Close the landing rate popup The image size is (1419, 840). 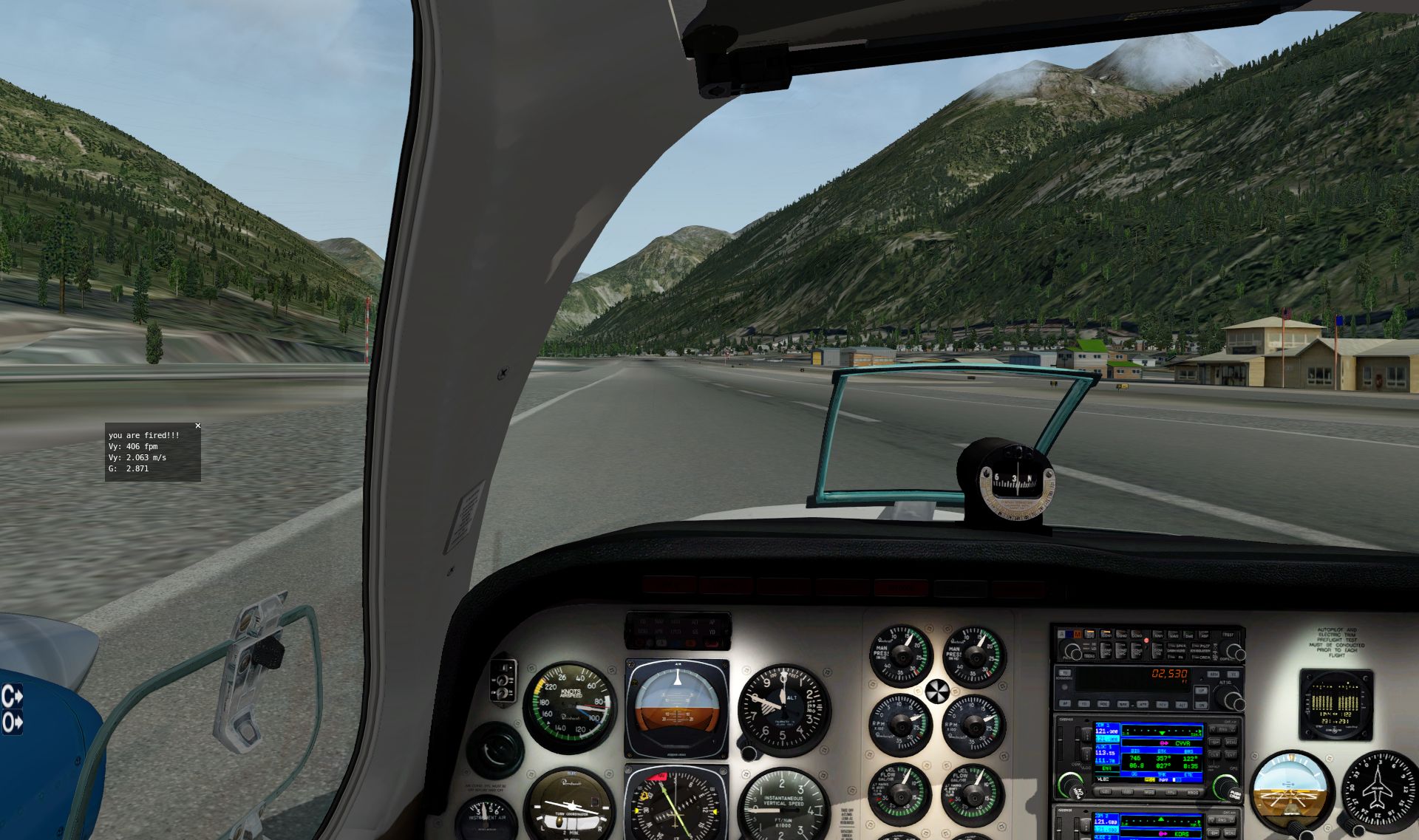coord(197,426)
